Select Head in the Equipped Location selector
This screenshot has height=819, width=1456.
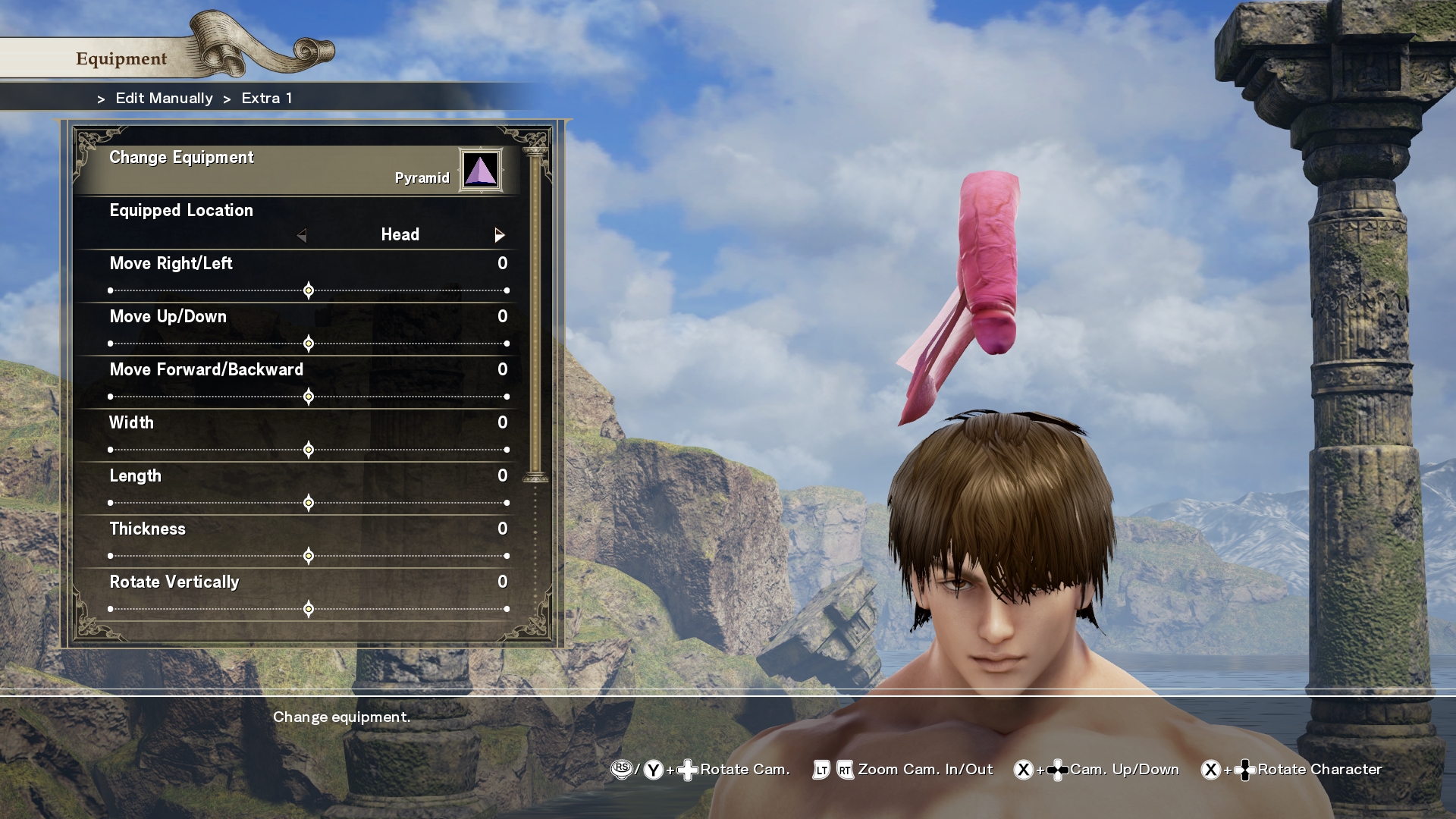400,235
